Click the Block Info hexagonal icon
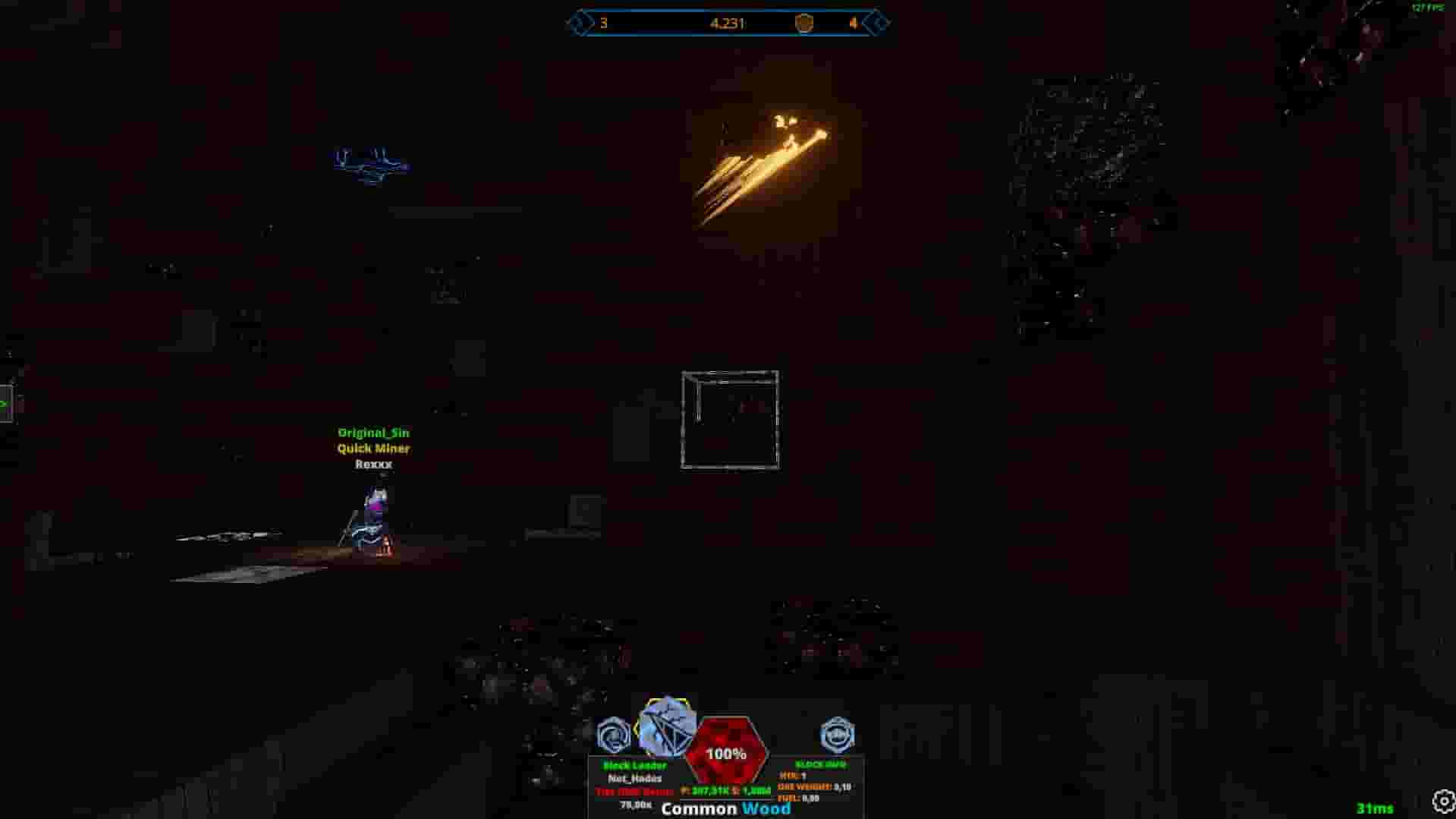Viewport: 1456px width, 819px height. click(x=838, y=733)
